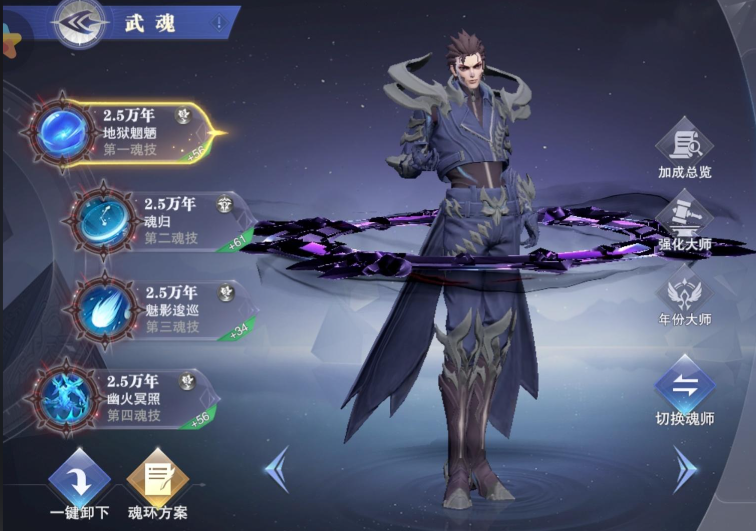Open the 魂环方案 soul ring plans
Screen dimensions: 756x531
pos(157,480)
